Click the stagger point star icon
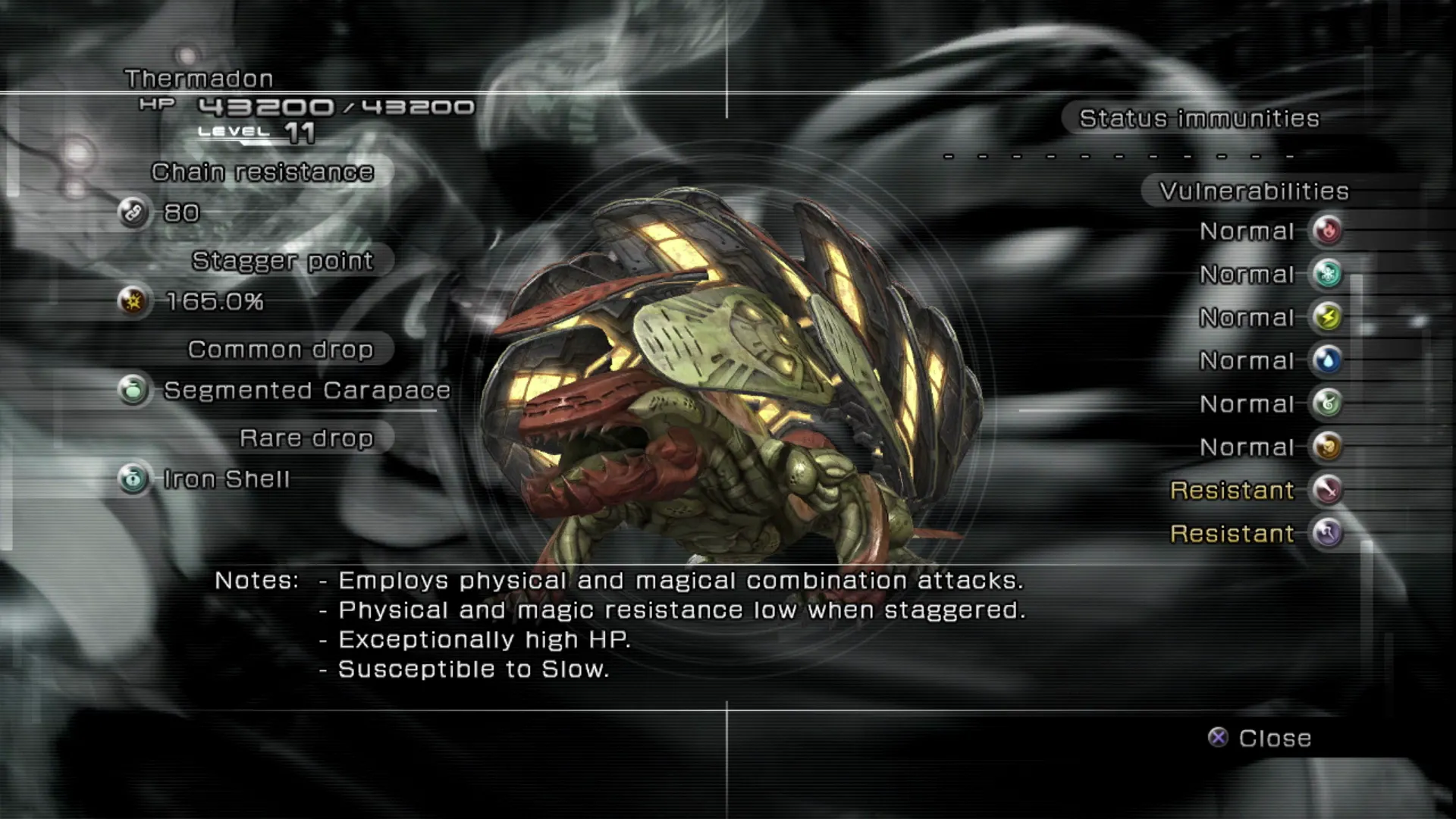 click(x=133, y=302)
